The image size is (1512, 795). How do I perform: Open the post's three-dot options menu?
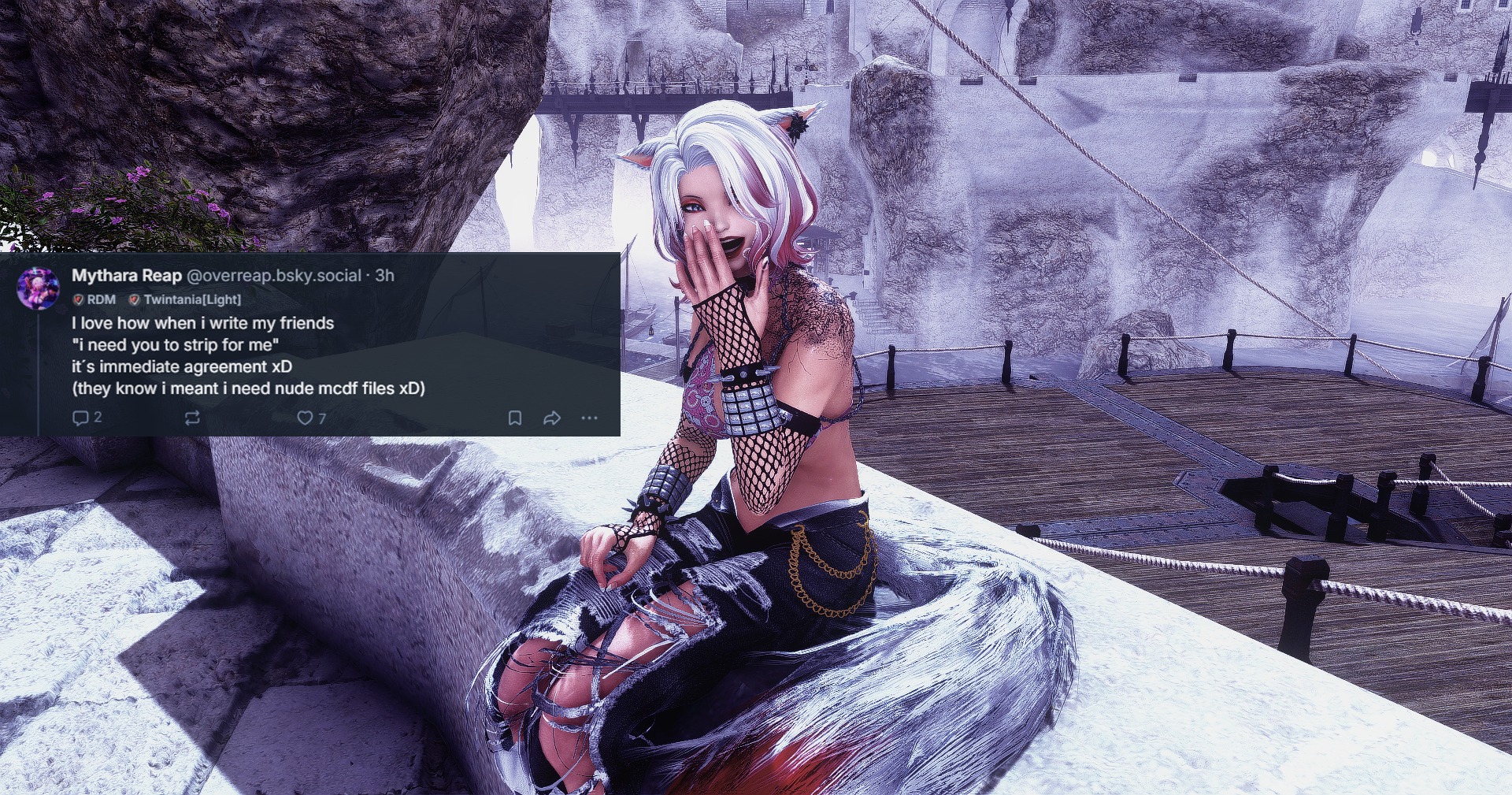(589, 418)
